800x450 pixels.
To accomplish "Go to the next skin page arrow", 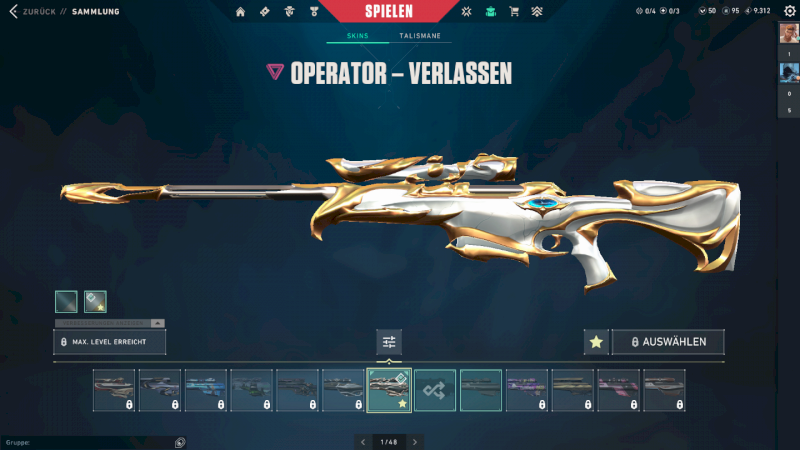I will (x=415, y=441).
